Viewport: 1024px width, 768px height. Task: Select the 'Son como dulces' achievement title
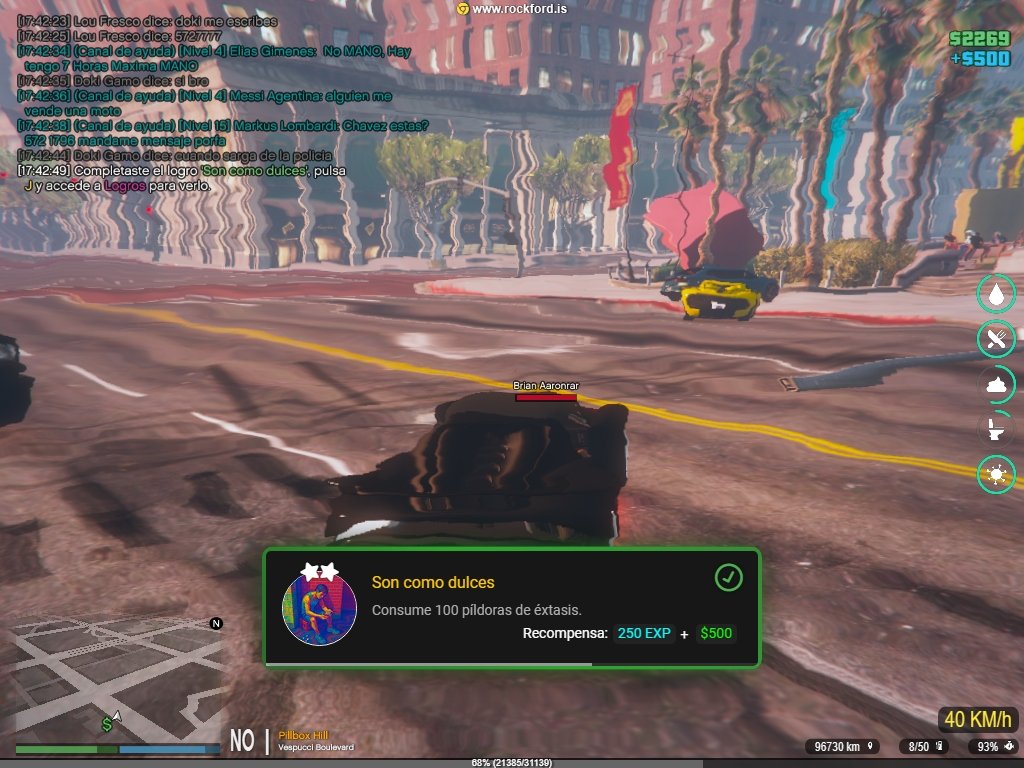433,582
